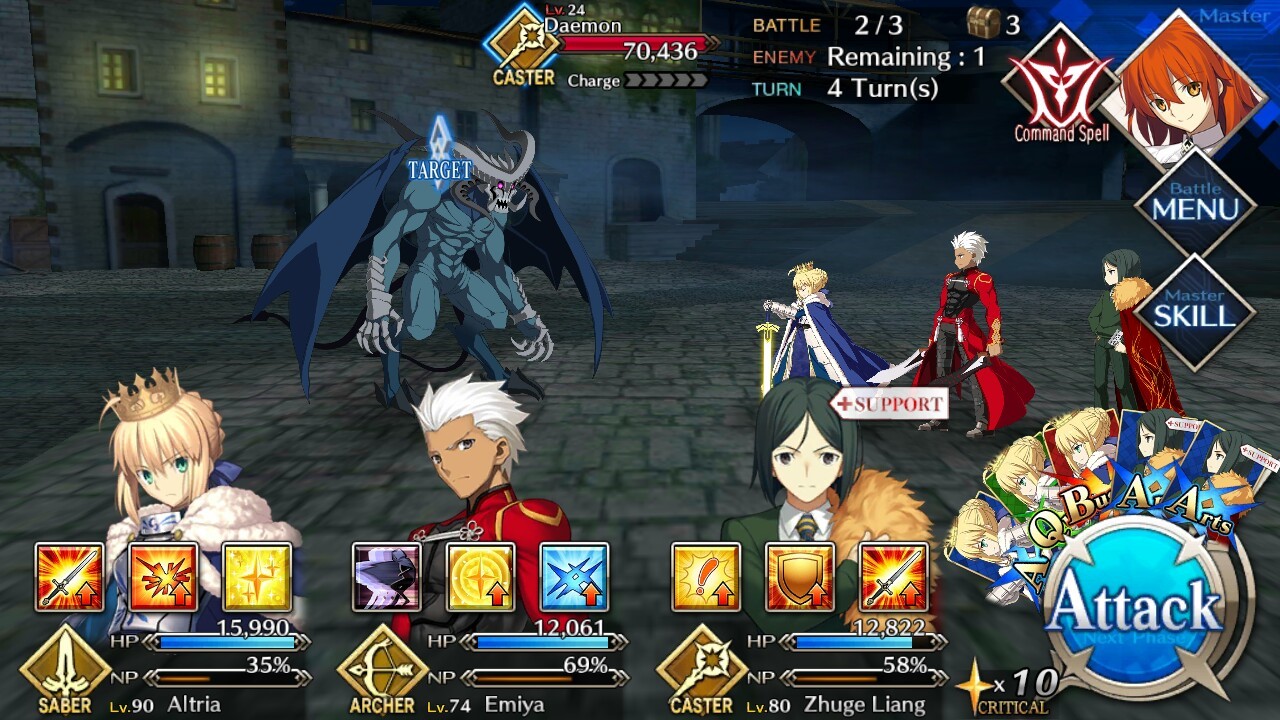
Task: Activate Emiya's golden target skill
Action: pos(480,577)
